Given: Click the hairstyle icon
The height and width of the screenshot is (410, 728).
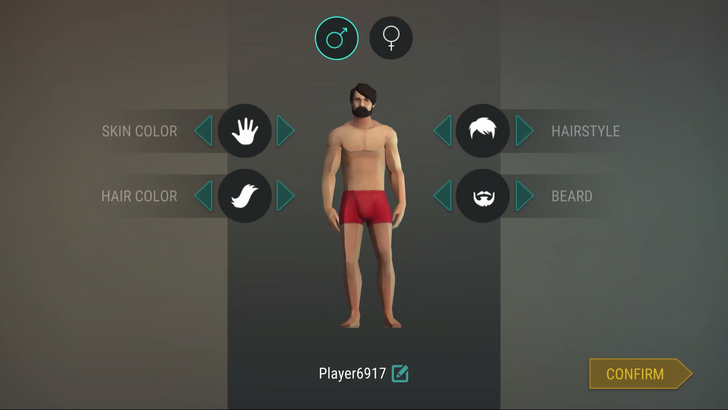Looking at the screenshot, I should [483, 131].
